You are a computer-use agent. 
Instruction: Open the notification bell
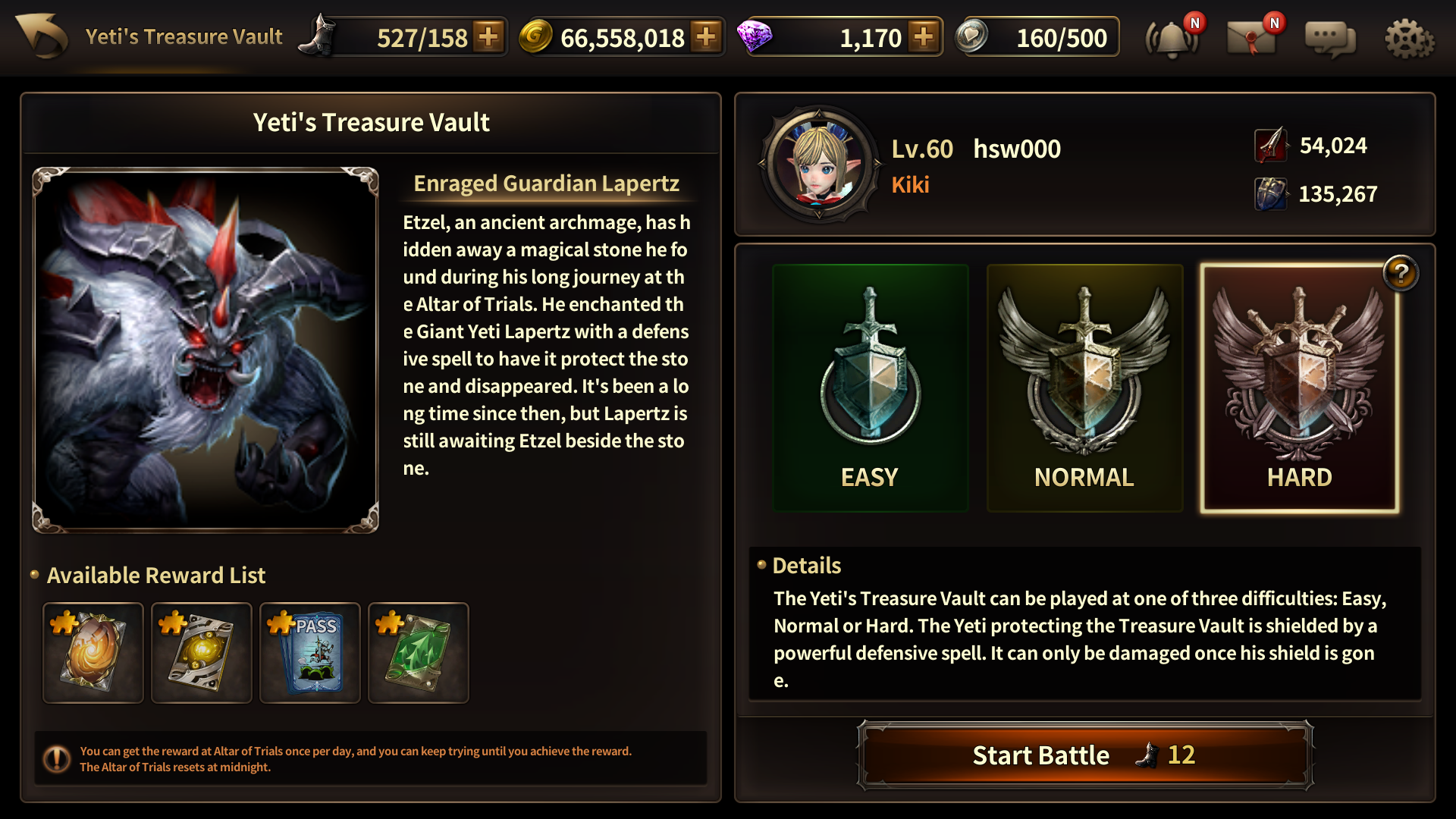(x=1172, y=38)
